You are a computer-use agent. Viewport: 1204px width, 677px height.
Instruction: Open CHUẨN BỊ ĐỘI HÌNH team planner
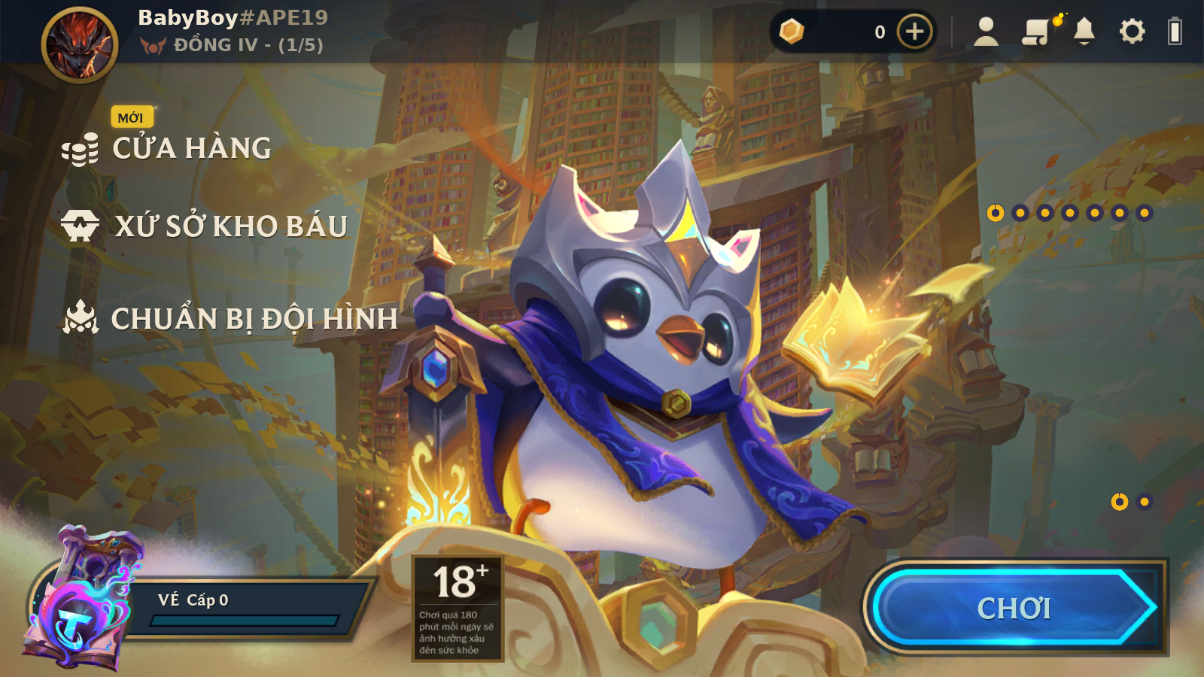[253, 319]
